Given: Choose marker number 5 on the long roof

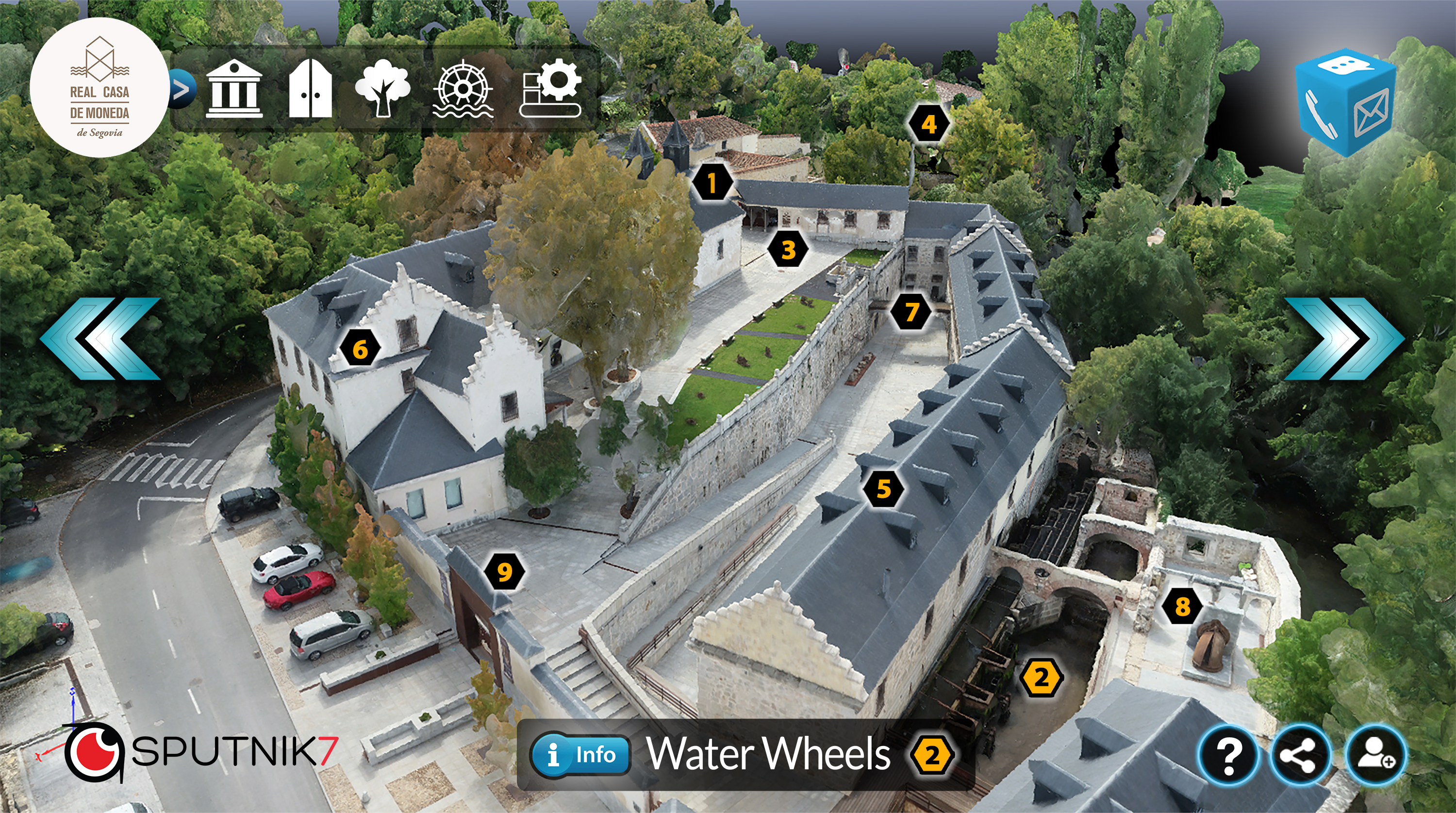Looking at the screenshot, I should pyautogui.click(x=883, y=488).
